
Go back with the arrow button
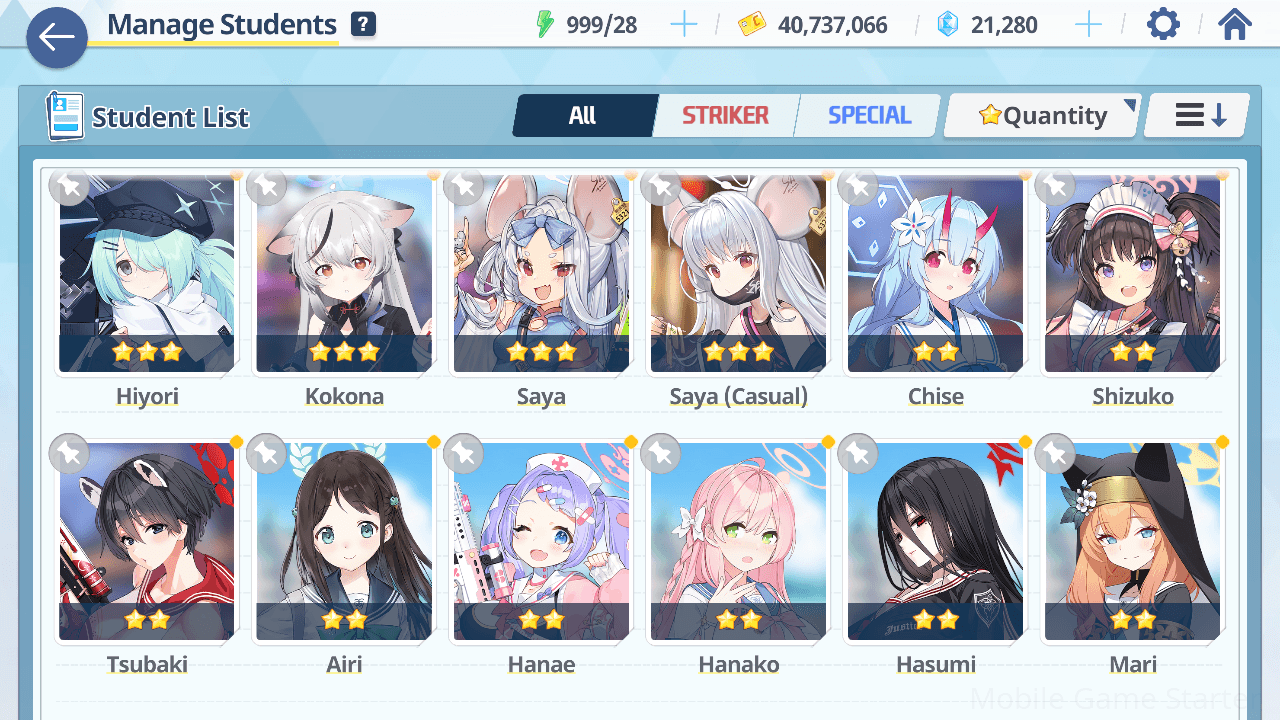coord(57,38)
